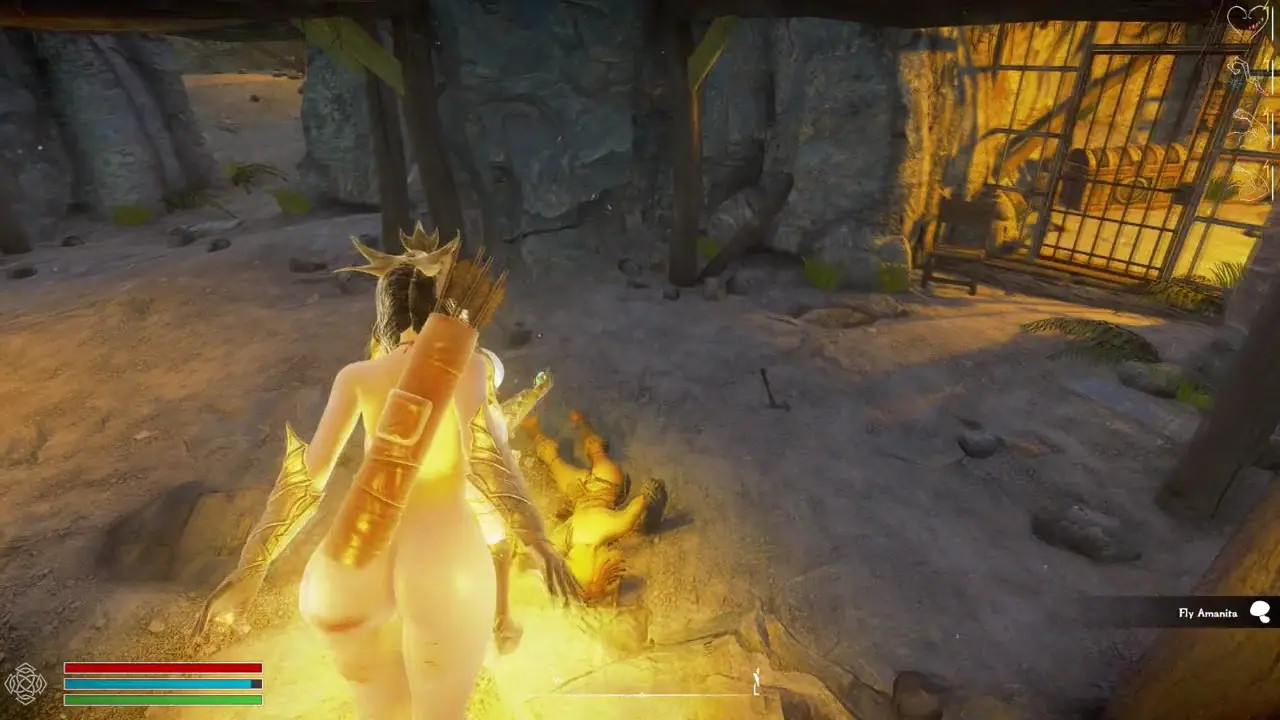Click the Celtic knot emblem icon

click(25, 684)
